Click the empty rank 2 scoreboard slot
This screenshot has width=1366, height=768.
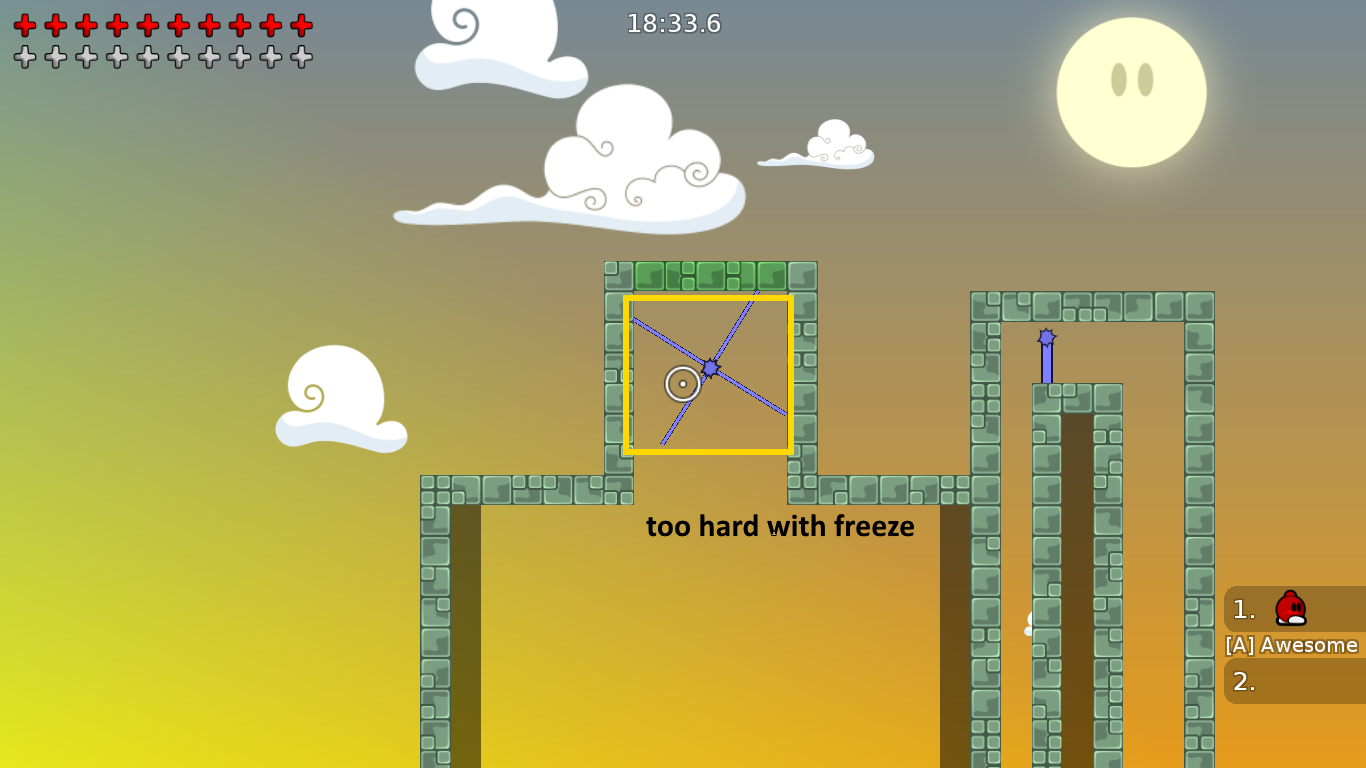click(x=1243, y=680)
